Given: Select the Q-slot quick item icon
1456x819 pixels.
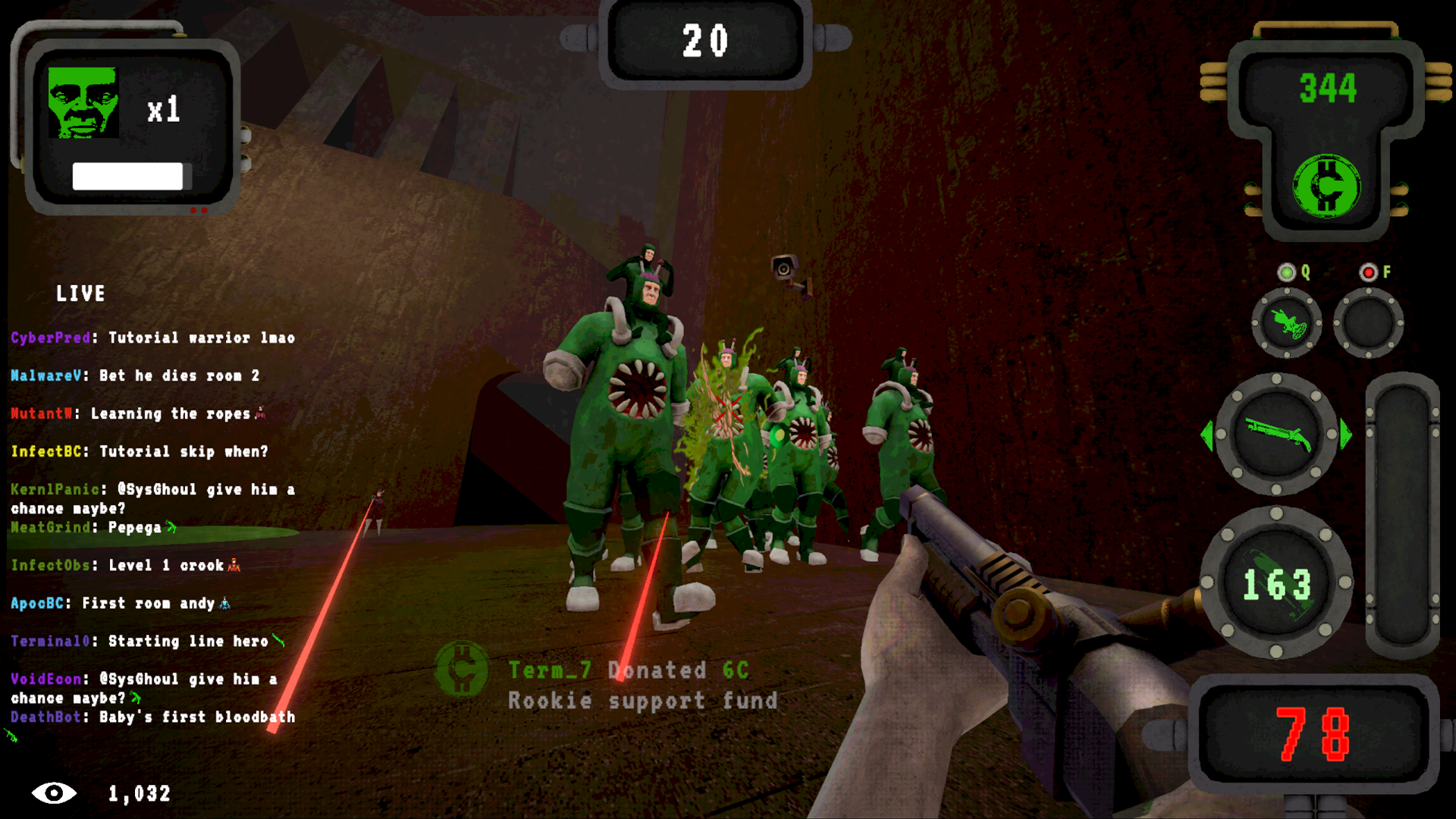Looking at the screenshot, I should 1288,322.
